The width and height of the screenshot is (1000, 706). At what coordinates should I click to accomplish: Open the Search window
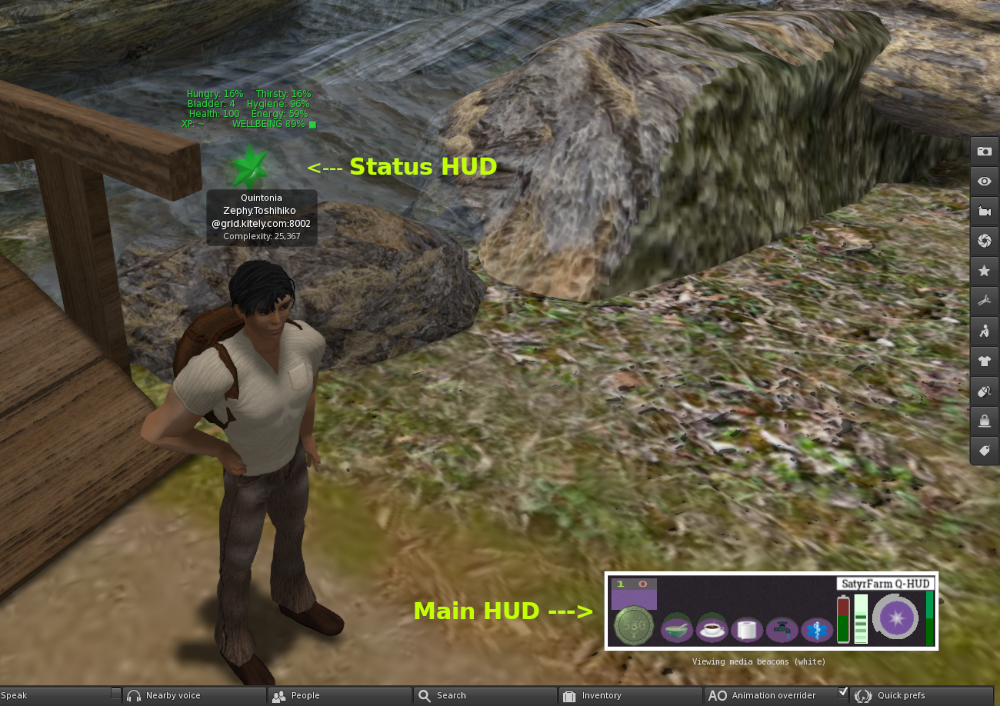pyautogui.click(x=450, y=695)
